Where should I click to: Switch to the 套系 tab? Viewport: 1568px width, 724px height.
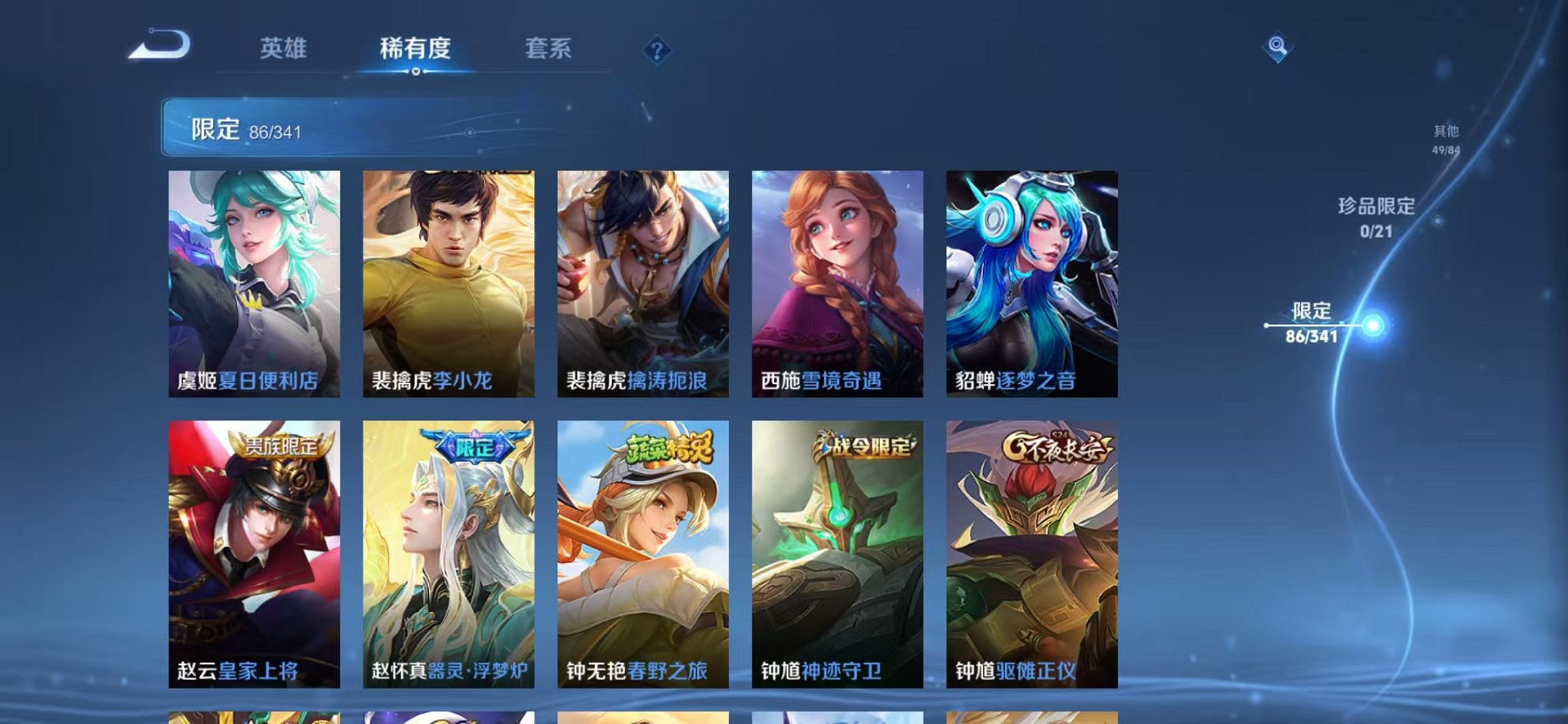(550, 49)
